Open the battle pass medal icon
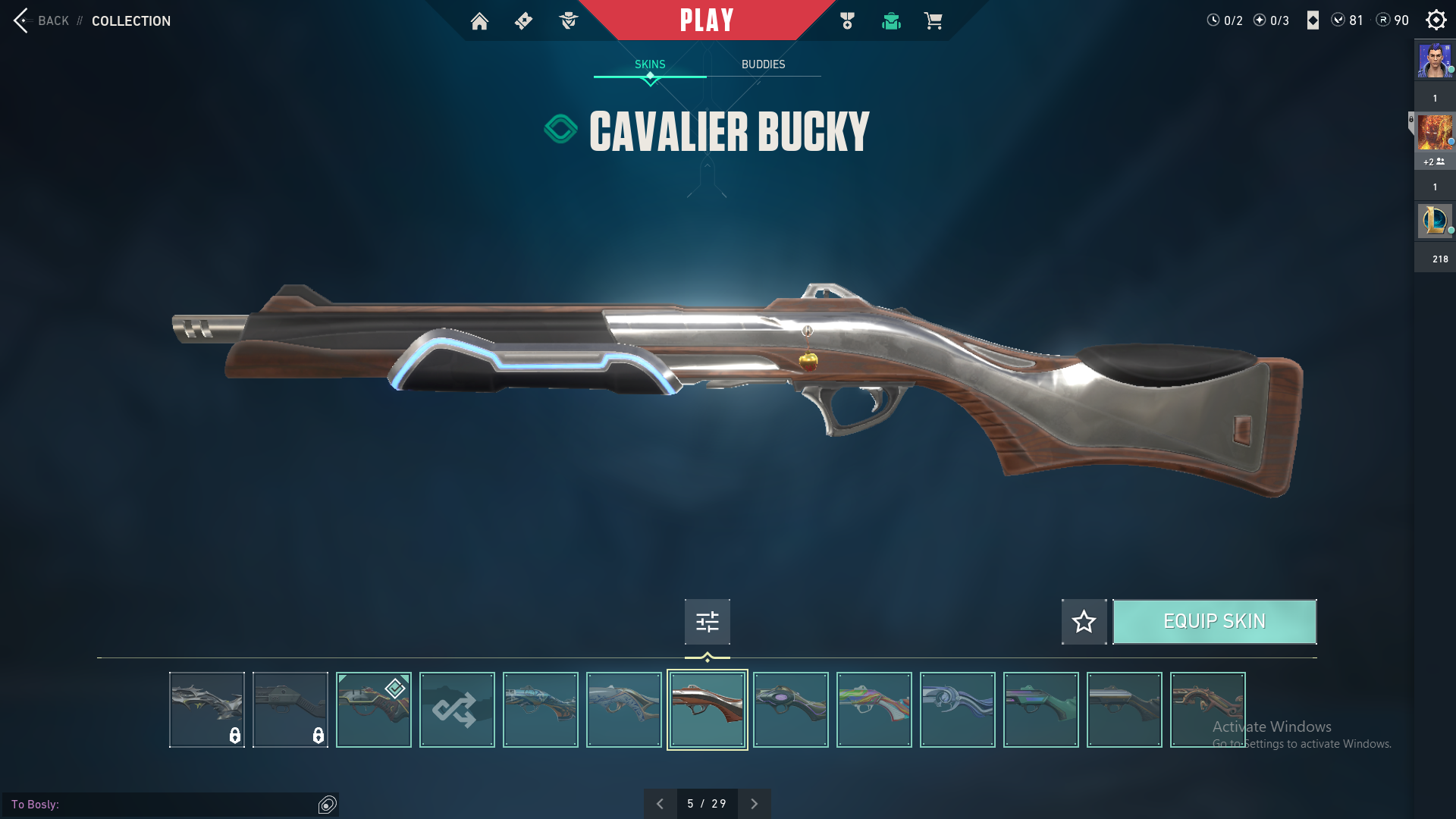1456x819 pixels. click(847, 21)
